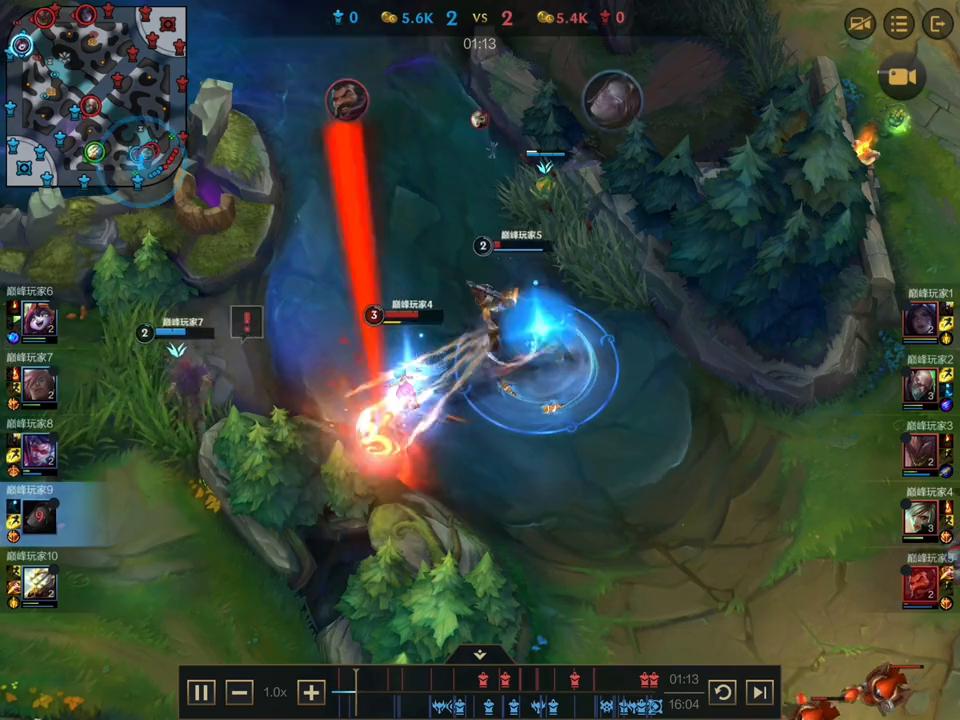Open the list menu button
Image resolution: width=960 pixels, height=720 pixels.
click(x=899, y=24)
